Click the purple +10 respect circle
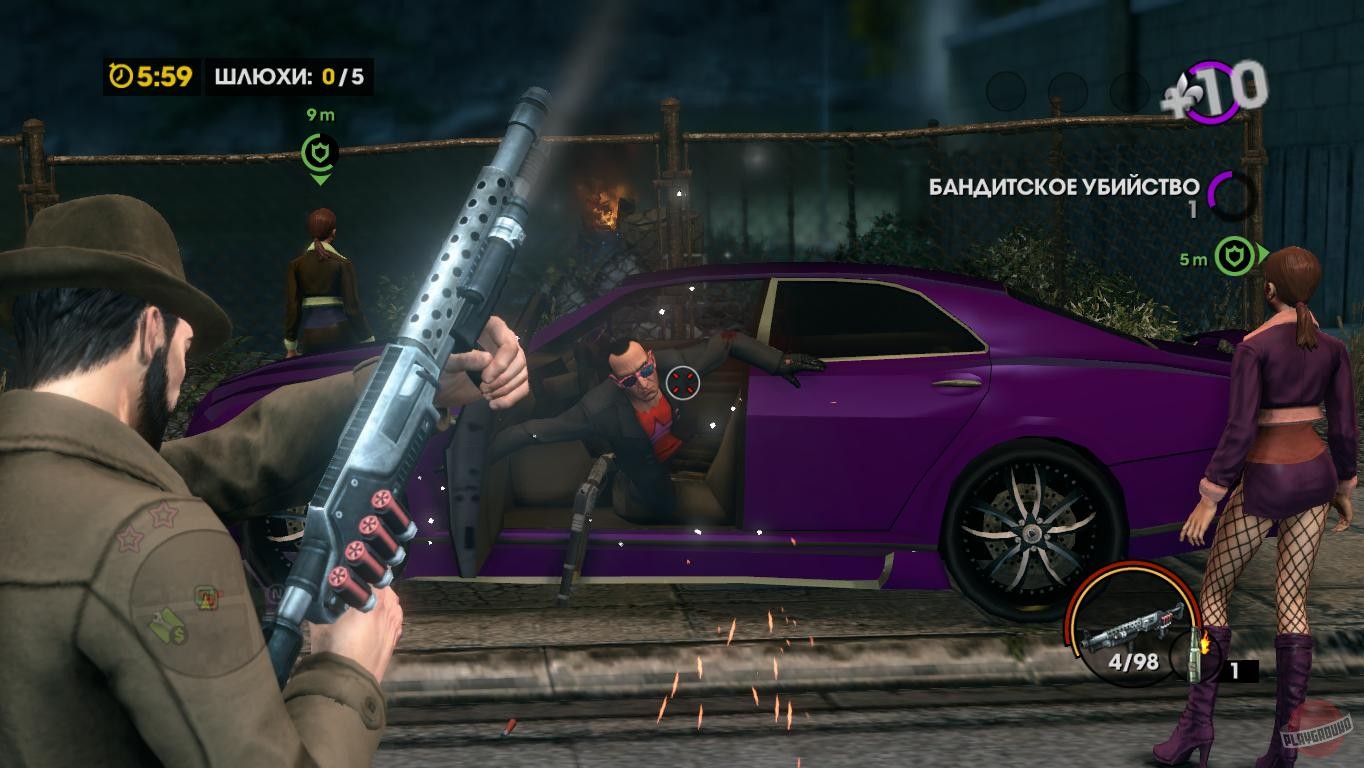 tap(1212, 92)
